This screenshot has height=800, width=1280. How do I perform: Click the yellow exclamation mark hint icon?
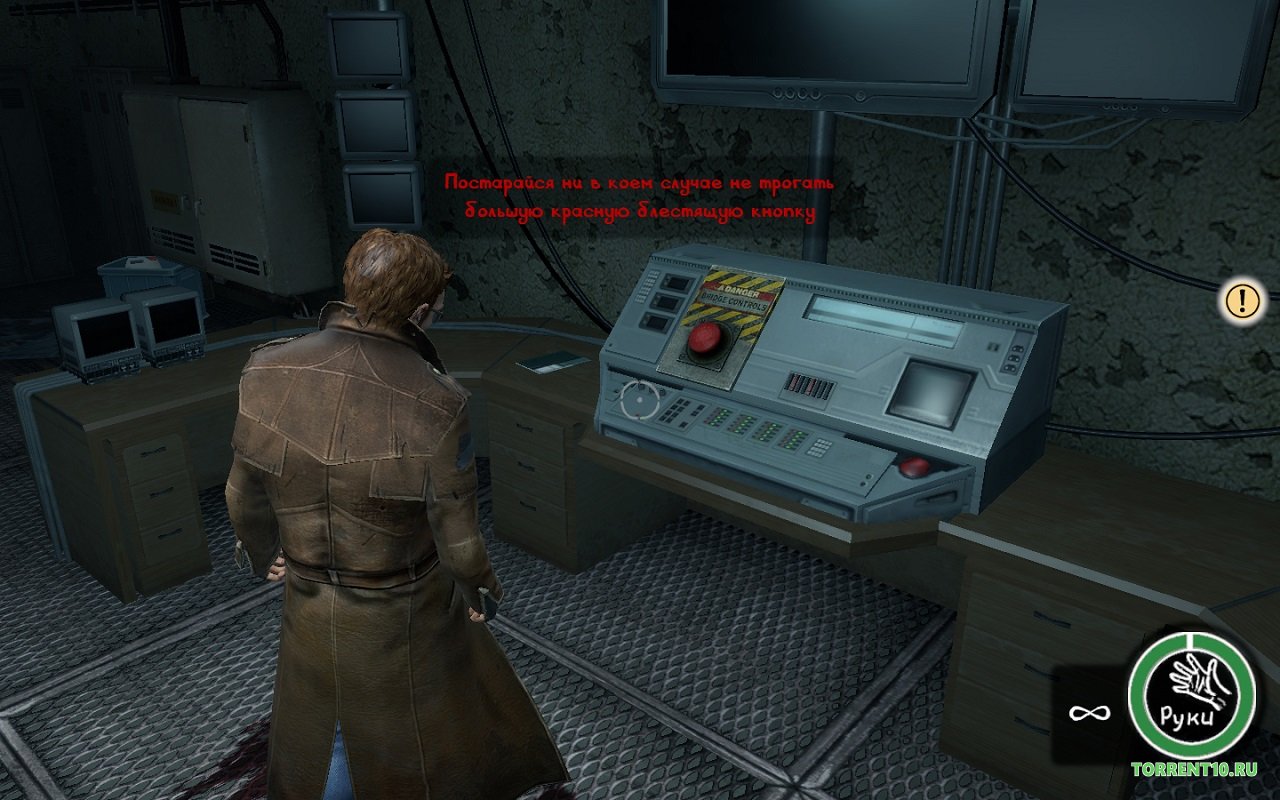tap(1241, 299)
